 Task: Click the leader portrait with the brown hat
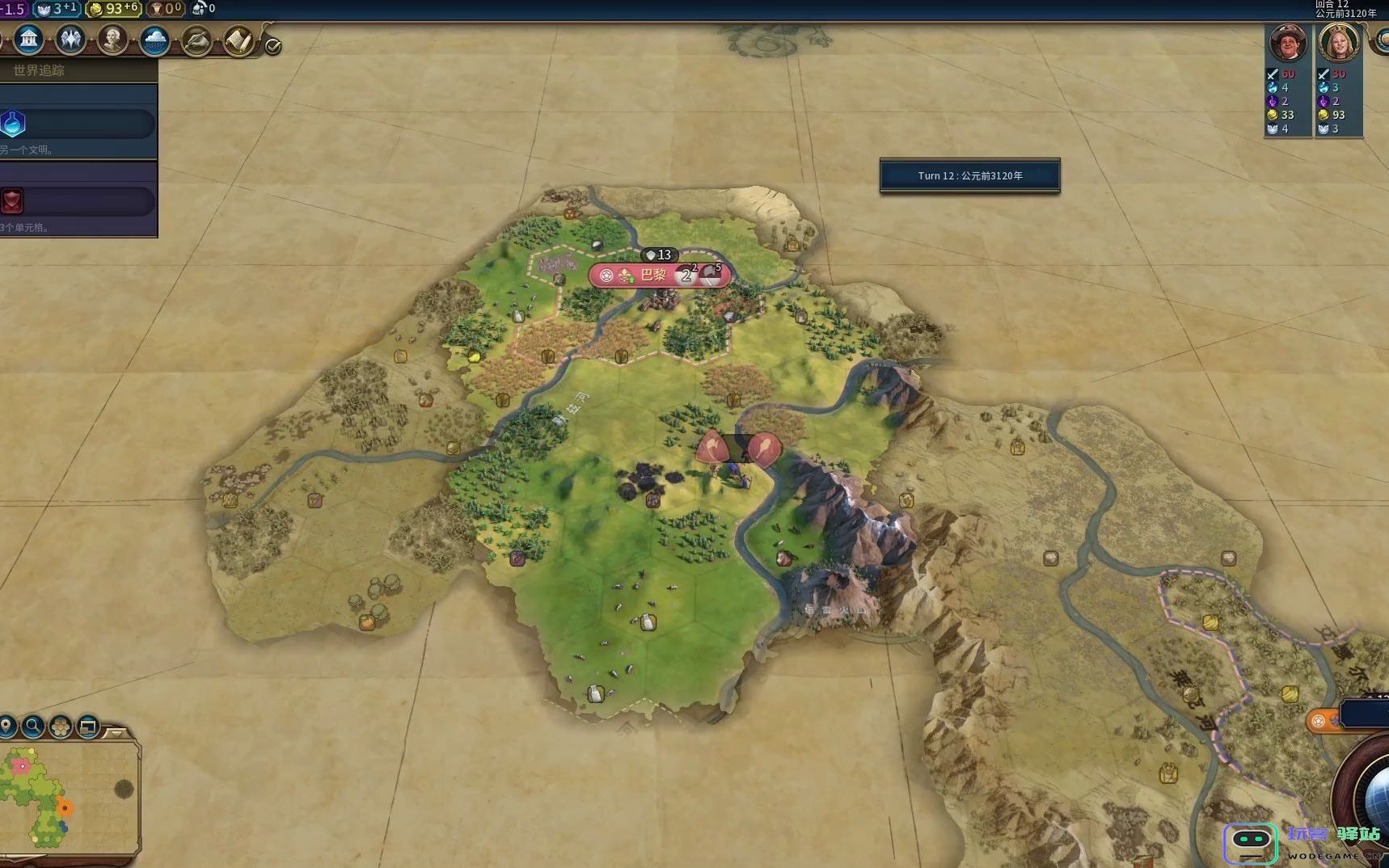pyautogui.click(x=1288, y=43)
